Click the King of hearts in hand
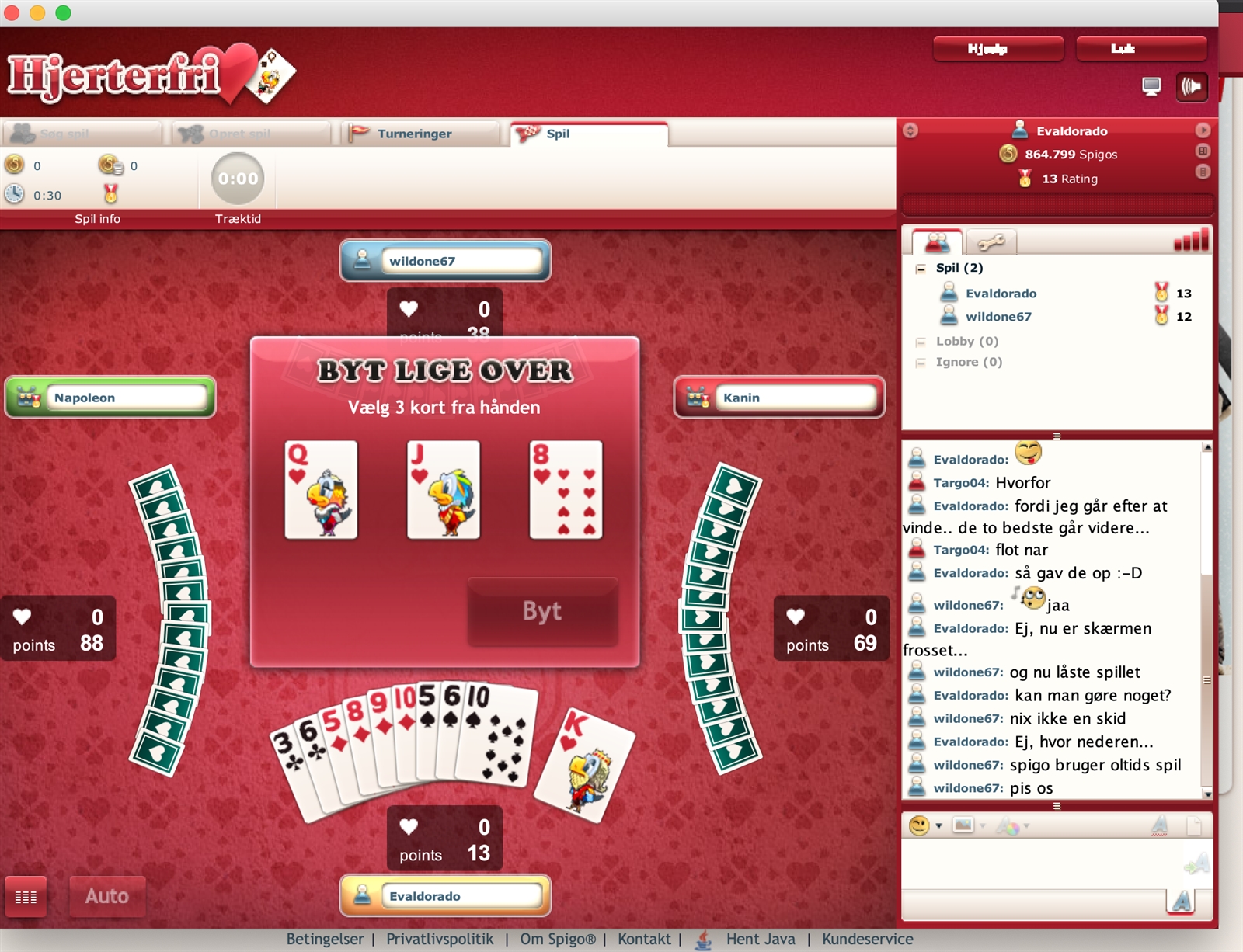The height and width of the screenshot is (952, 1243). 587,766
